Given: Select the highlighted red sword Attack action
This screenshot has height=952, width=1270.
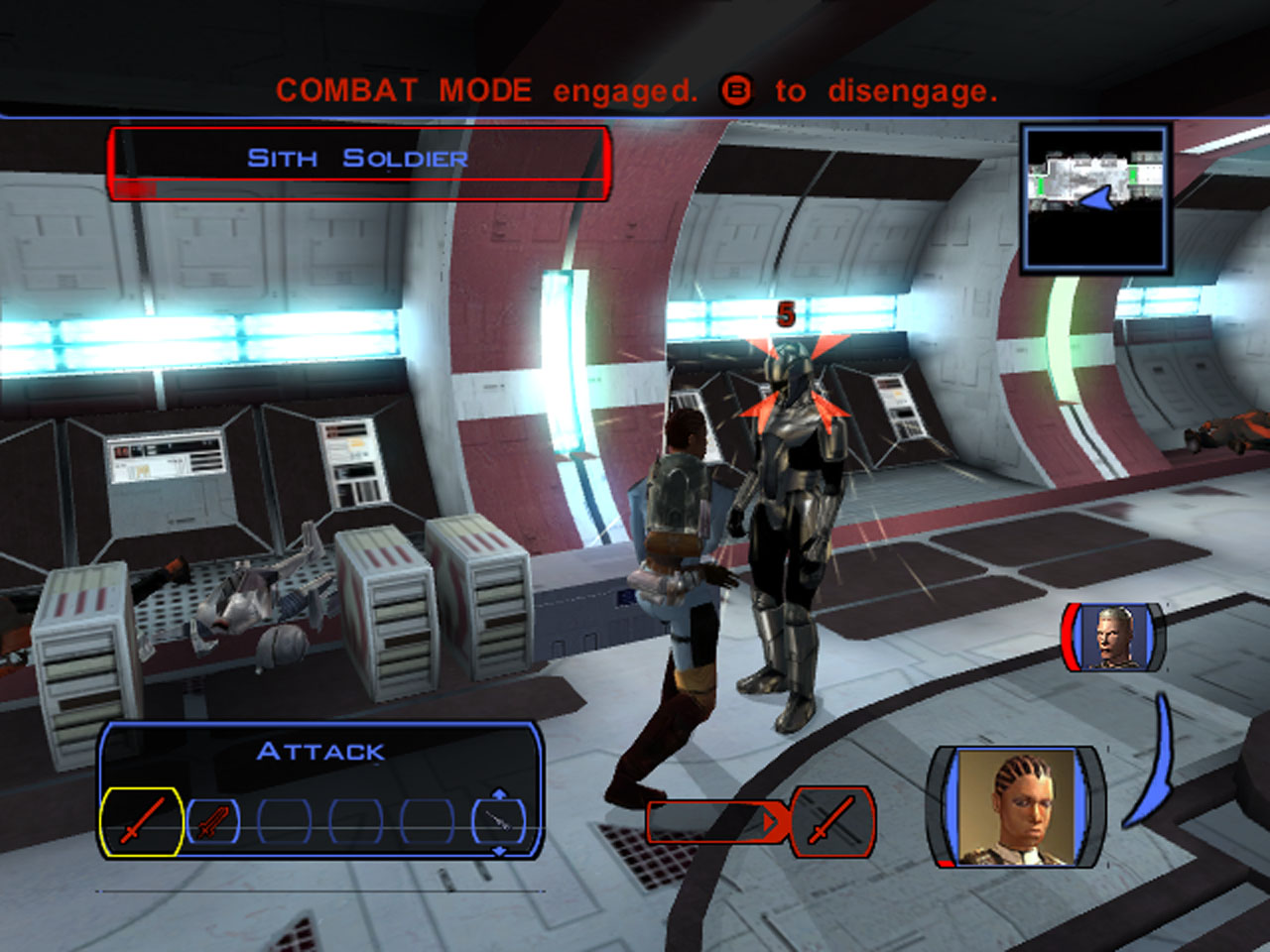Looking at the screenshot, I should pos(142,821).
